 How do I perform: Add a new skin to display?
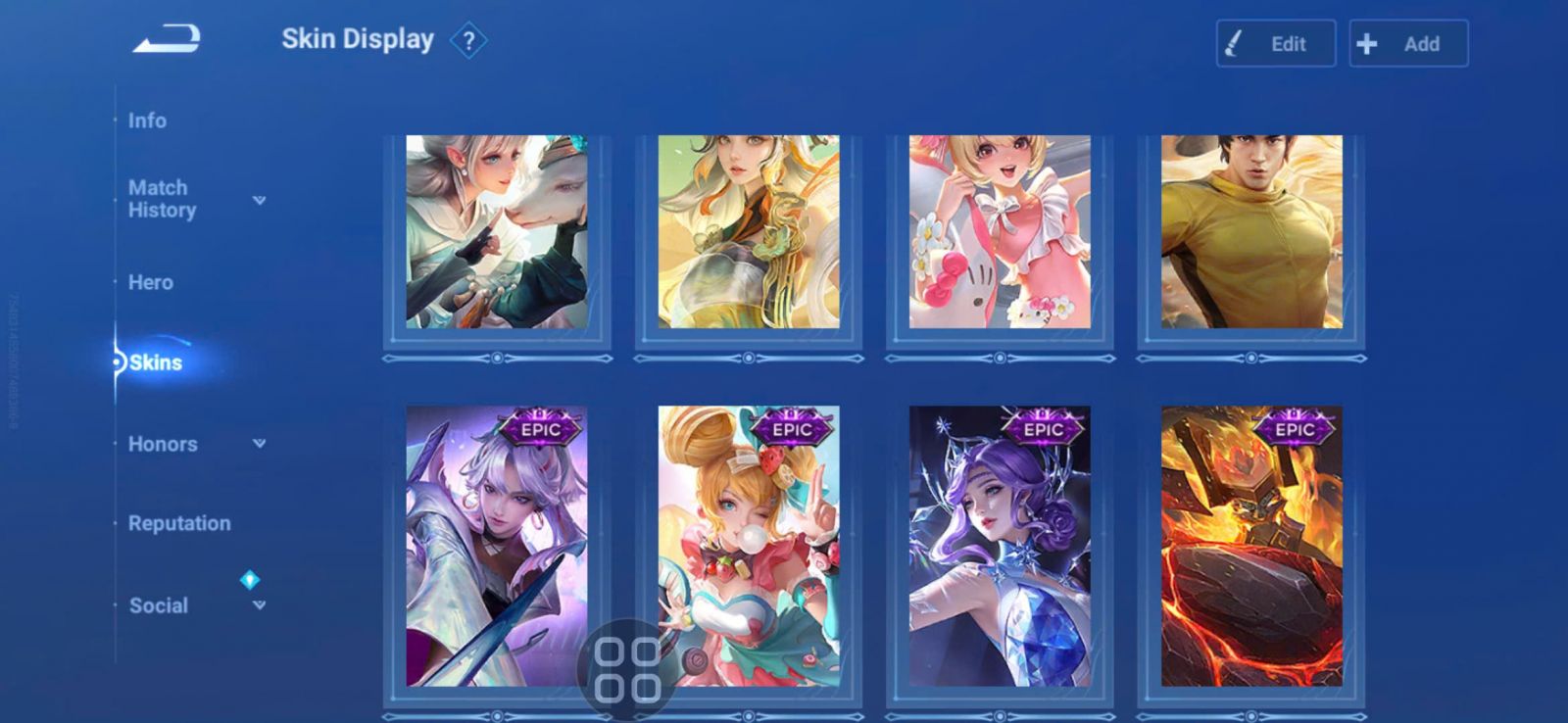[1408, 44]
